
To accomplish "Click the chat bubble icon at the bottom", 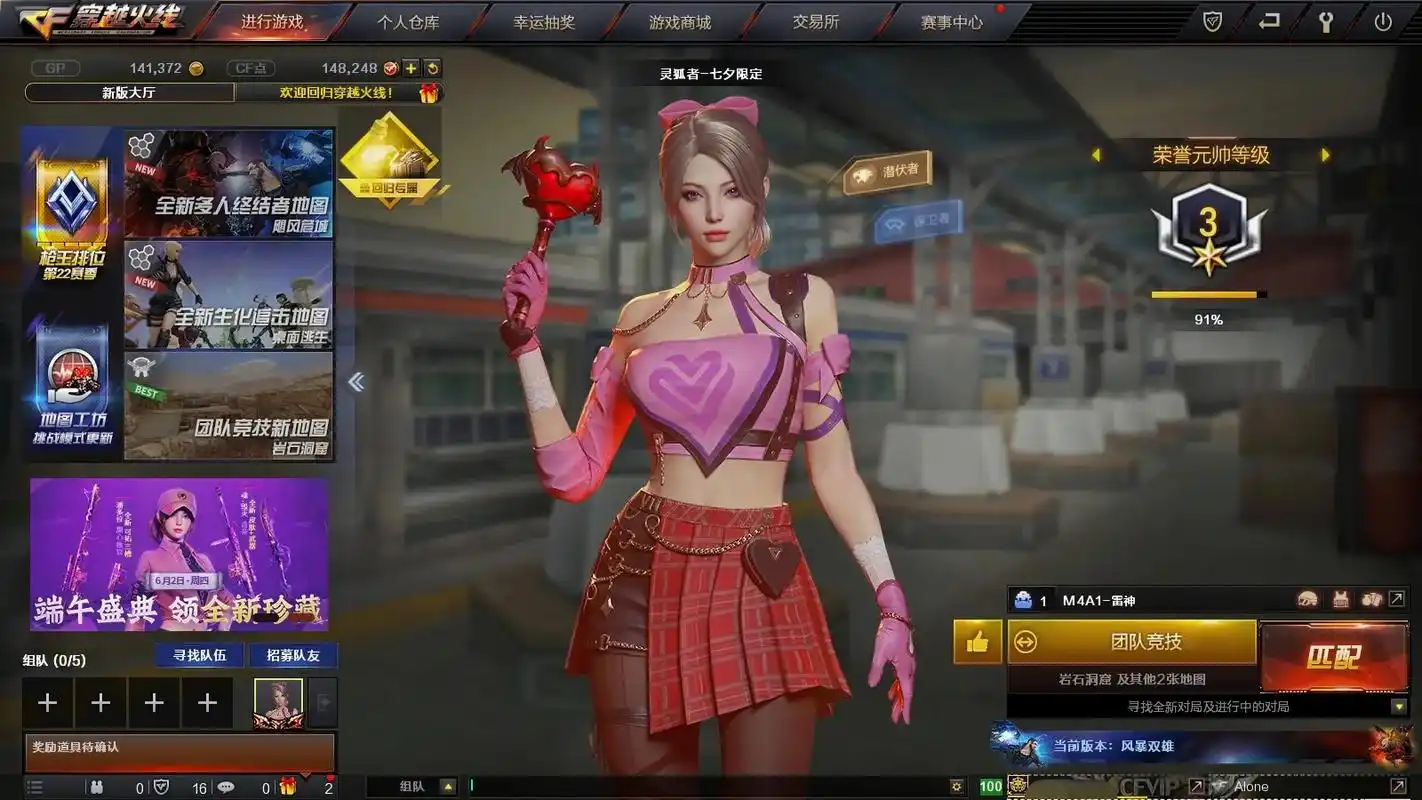I will 227,787.
